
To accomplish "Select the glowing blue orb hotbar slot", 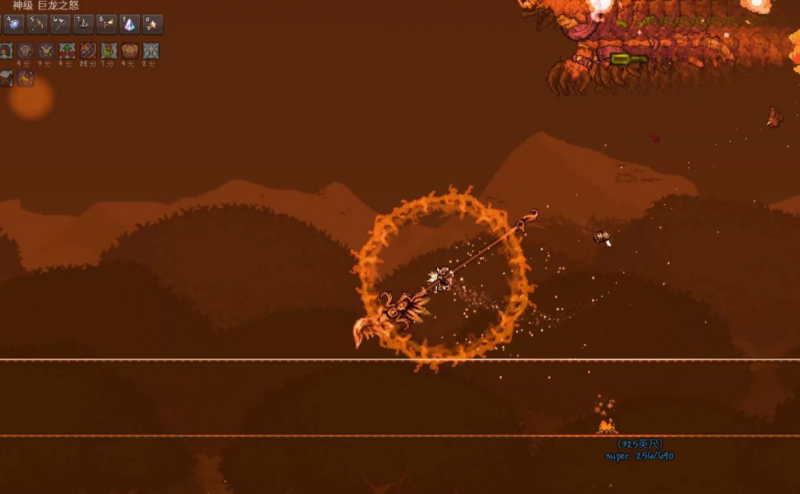I will coord(15,24).
